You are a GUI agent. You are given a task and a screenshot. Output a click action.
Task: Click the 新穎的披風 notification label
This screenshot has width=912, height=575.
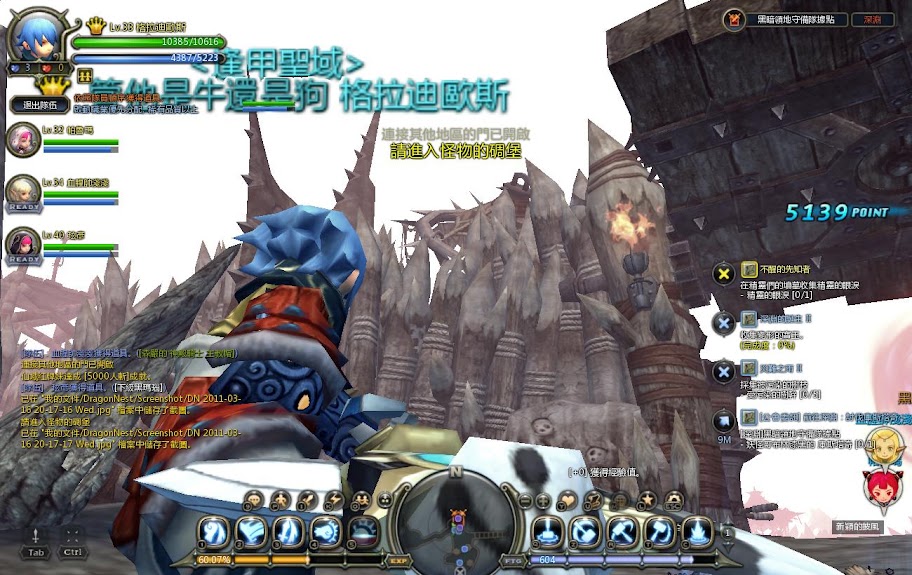858,526
